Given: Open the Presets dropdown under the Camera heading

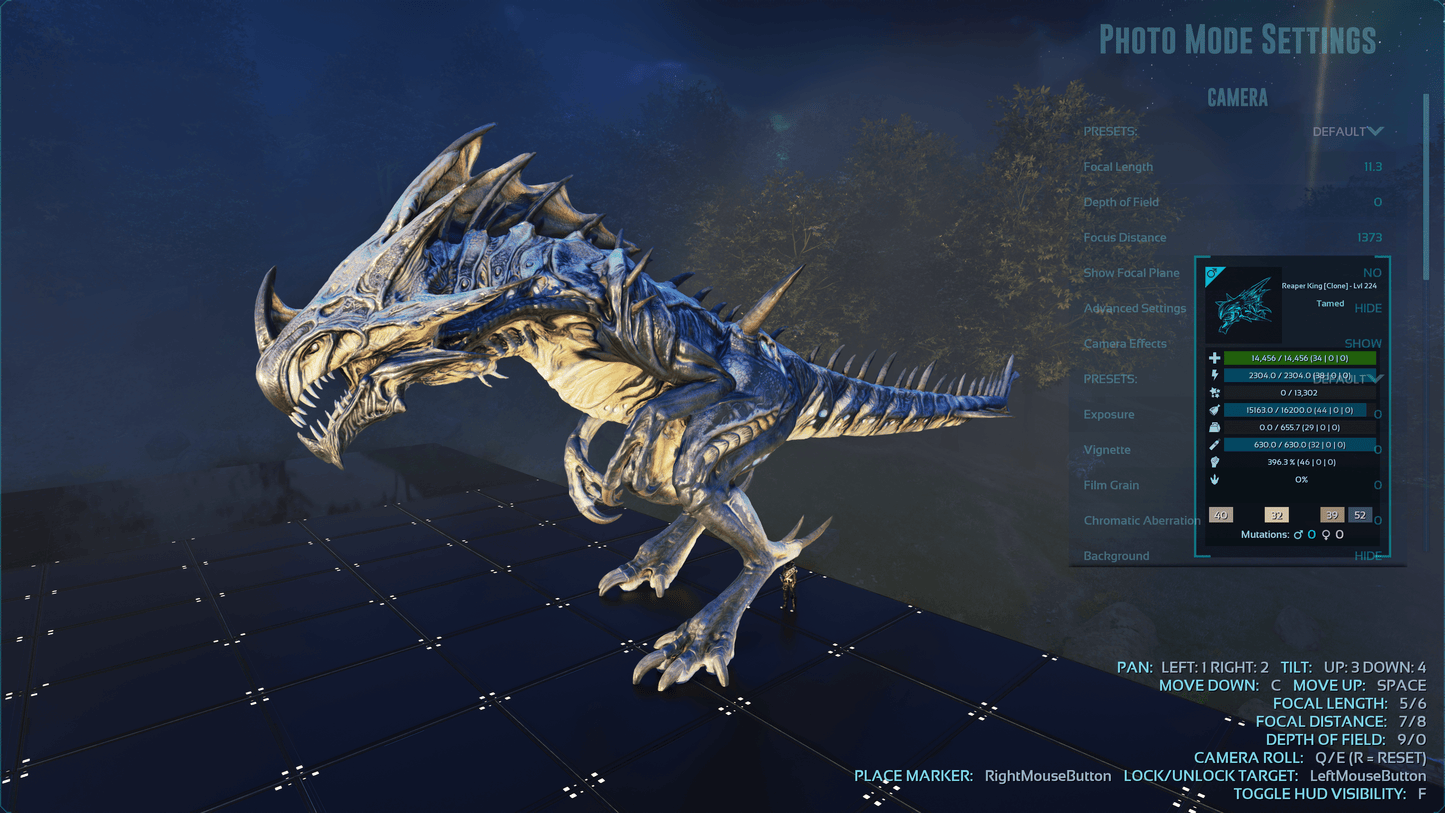Looking at the screenshot, I should click(x=1347, y=132).
